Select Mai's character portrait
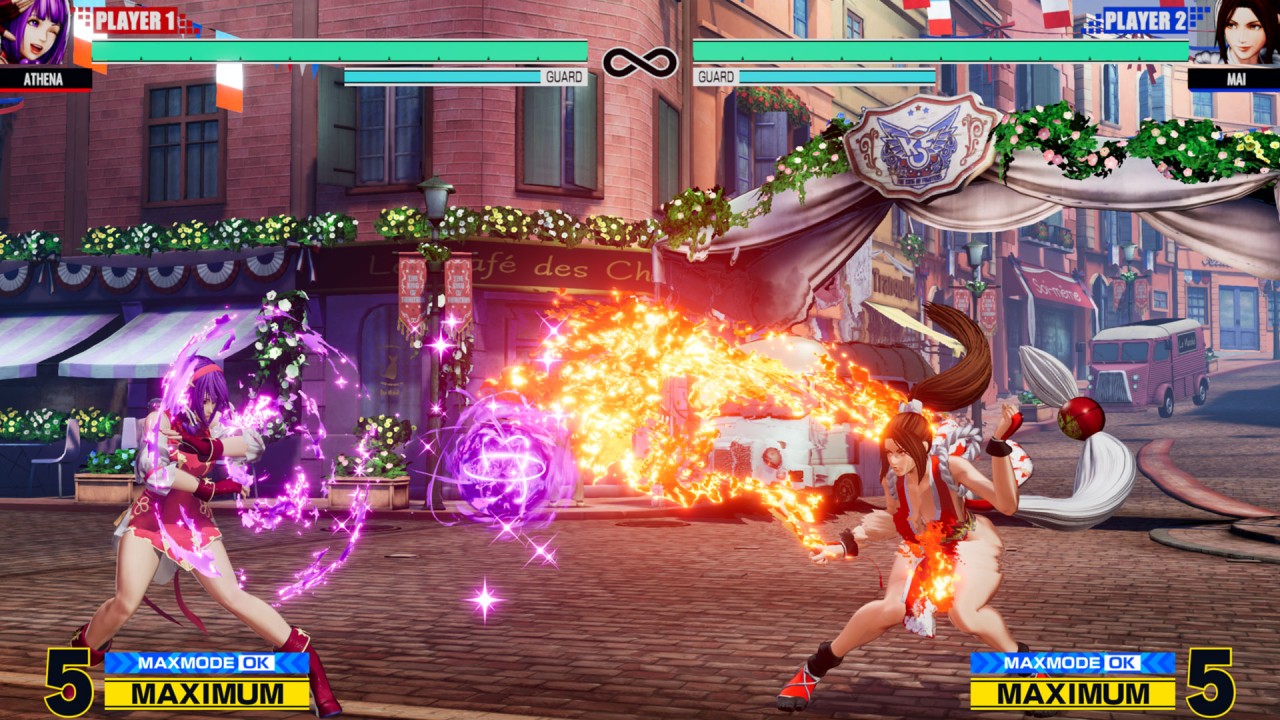Viewport: 1280px width, 720px height. (x=1245, y=32)
